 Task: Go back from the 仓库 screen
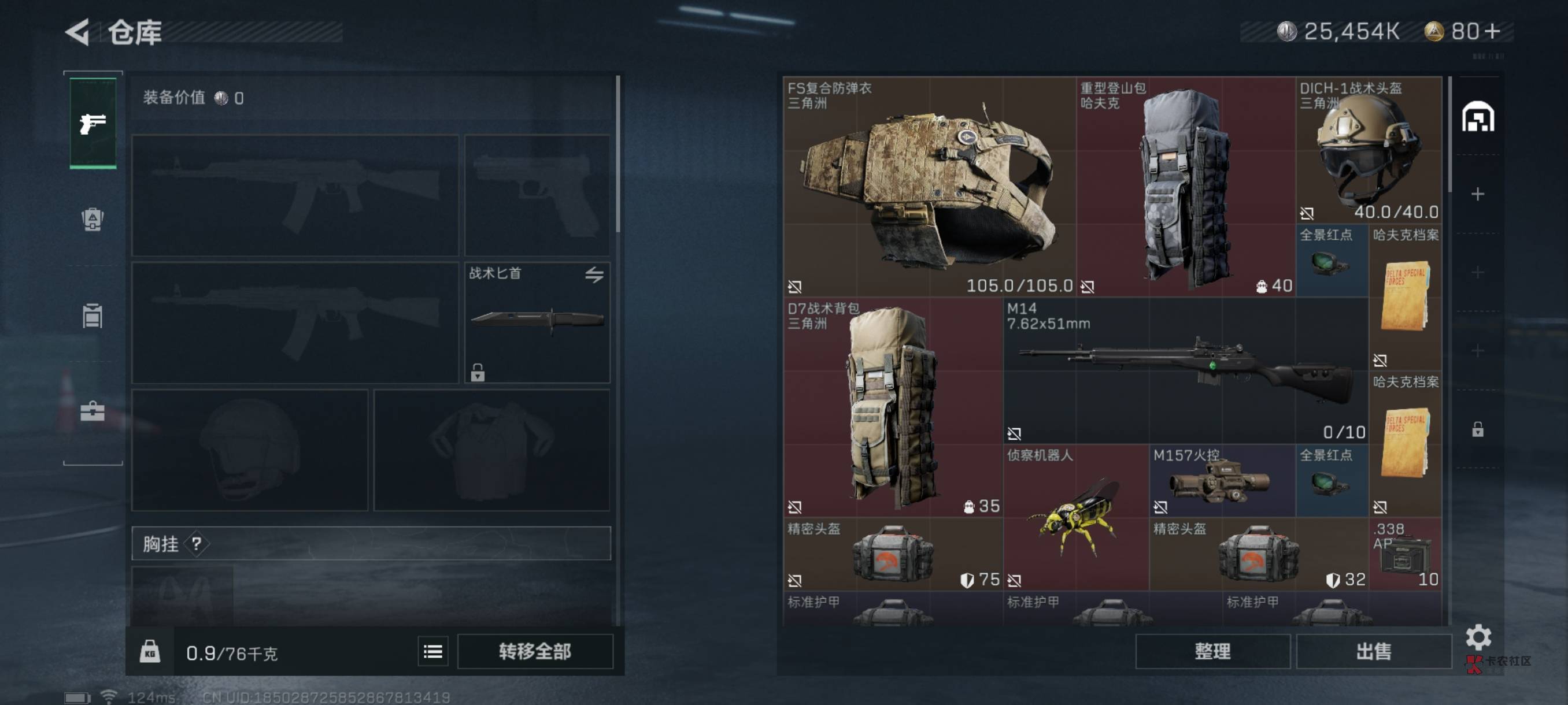pos(78,32)
